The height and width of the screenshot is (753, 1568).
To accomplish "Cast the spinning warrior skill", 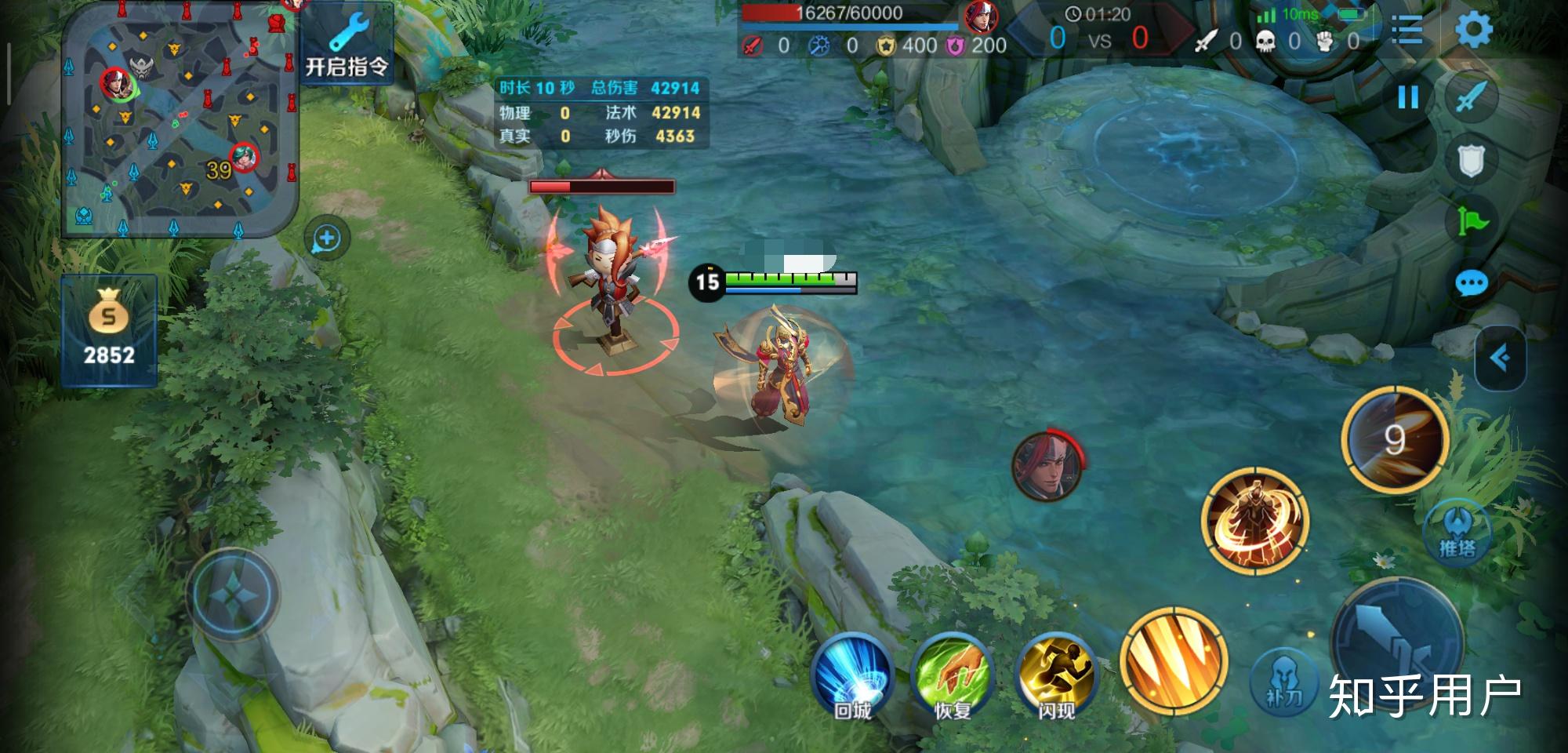I will coord(1254,519).
